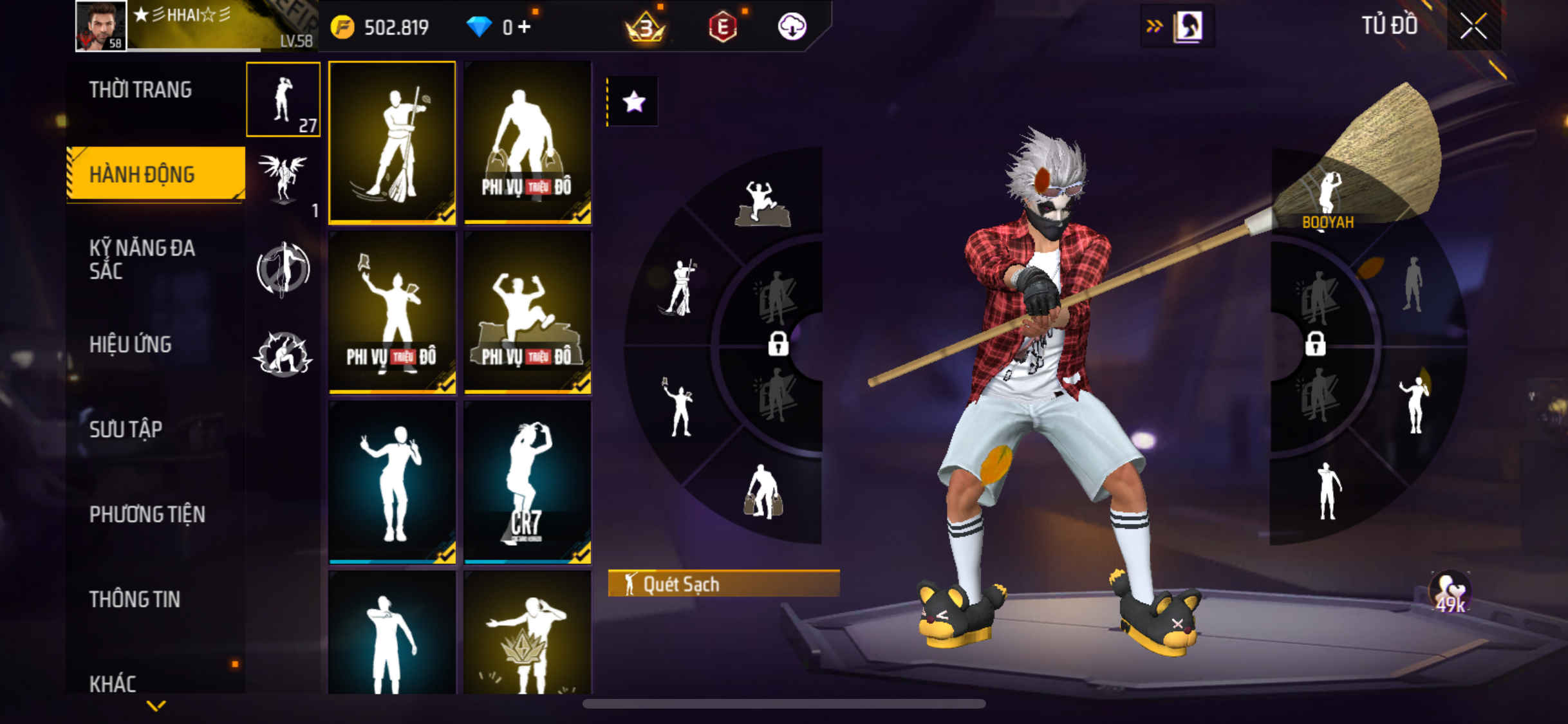Tap the star favorites button
The height and width of the screenshot is (724, 1568).
coord(634,102)
